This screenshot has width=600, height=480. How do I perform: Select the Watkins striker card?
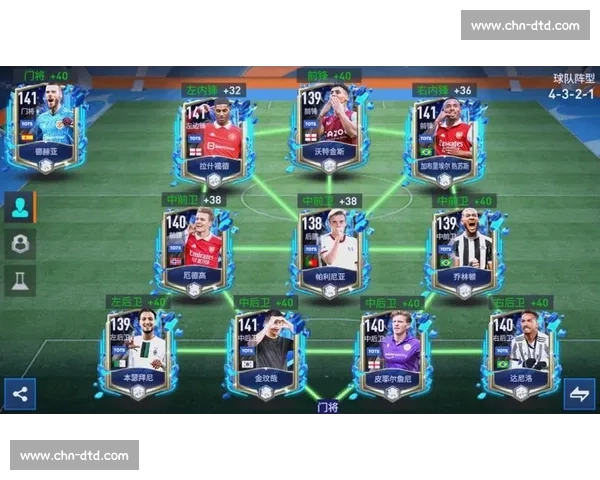[x=326, y=127]
